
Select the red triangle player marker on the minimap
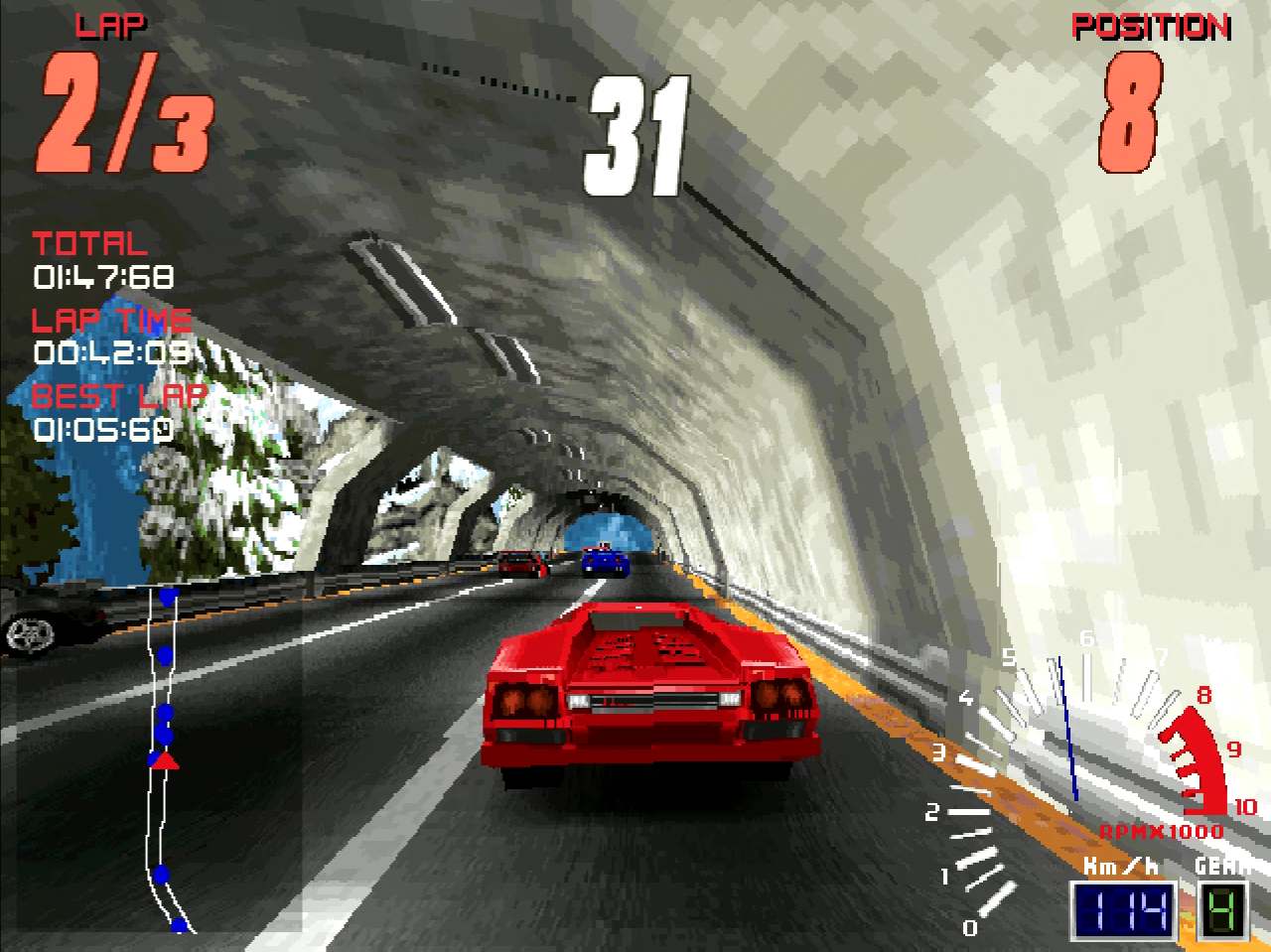click(165, 761)
